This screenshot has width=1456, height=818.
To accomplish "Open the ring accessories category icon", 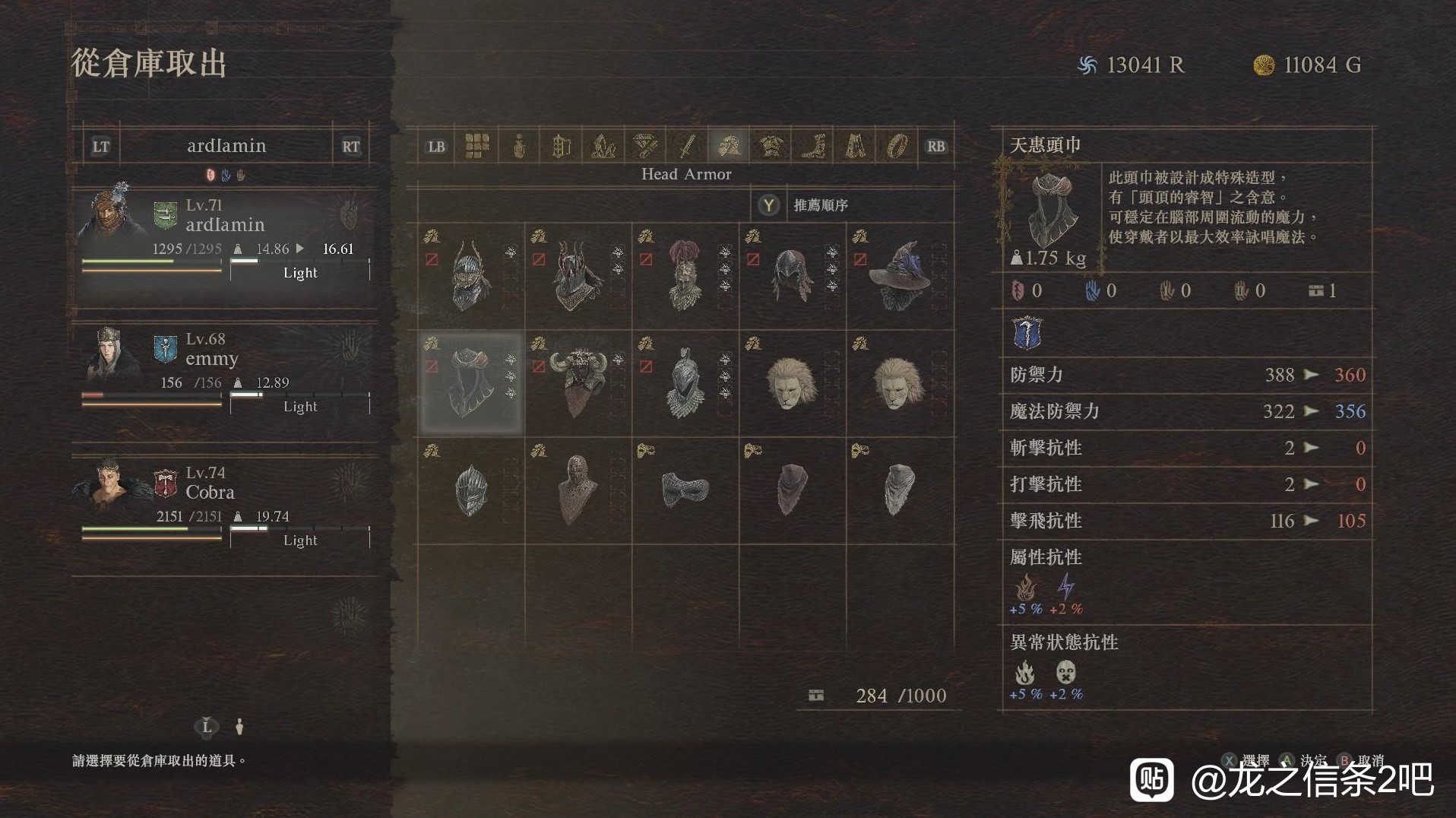I will 898,145.
